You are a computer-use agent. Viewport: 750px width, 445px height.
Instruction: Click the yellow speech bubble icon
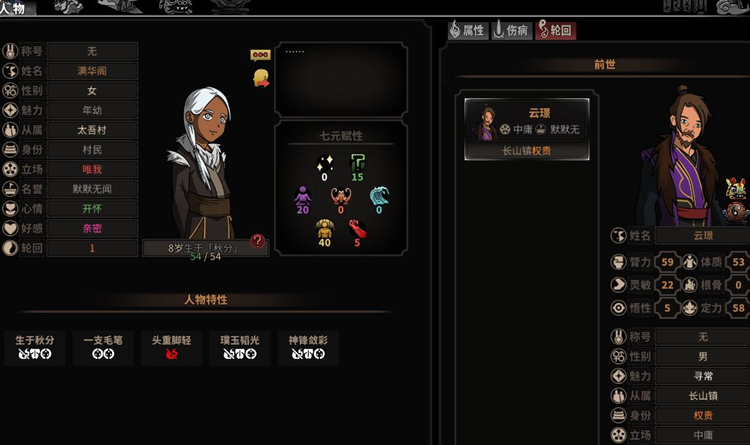[259, 55]
